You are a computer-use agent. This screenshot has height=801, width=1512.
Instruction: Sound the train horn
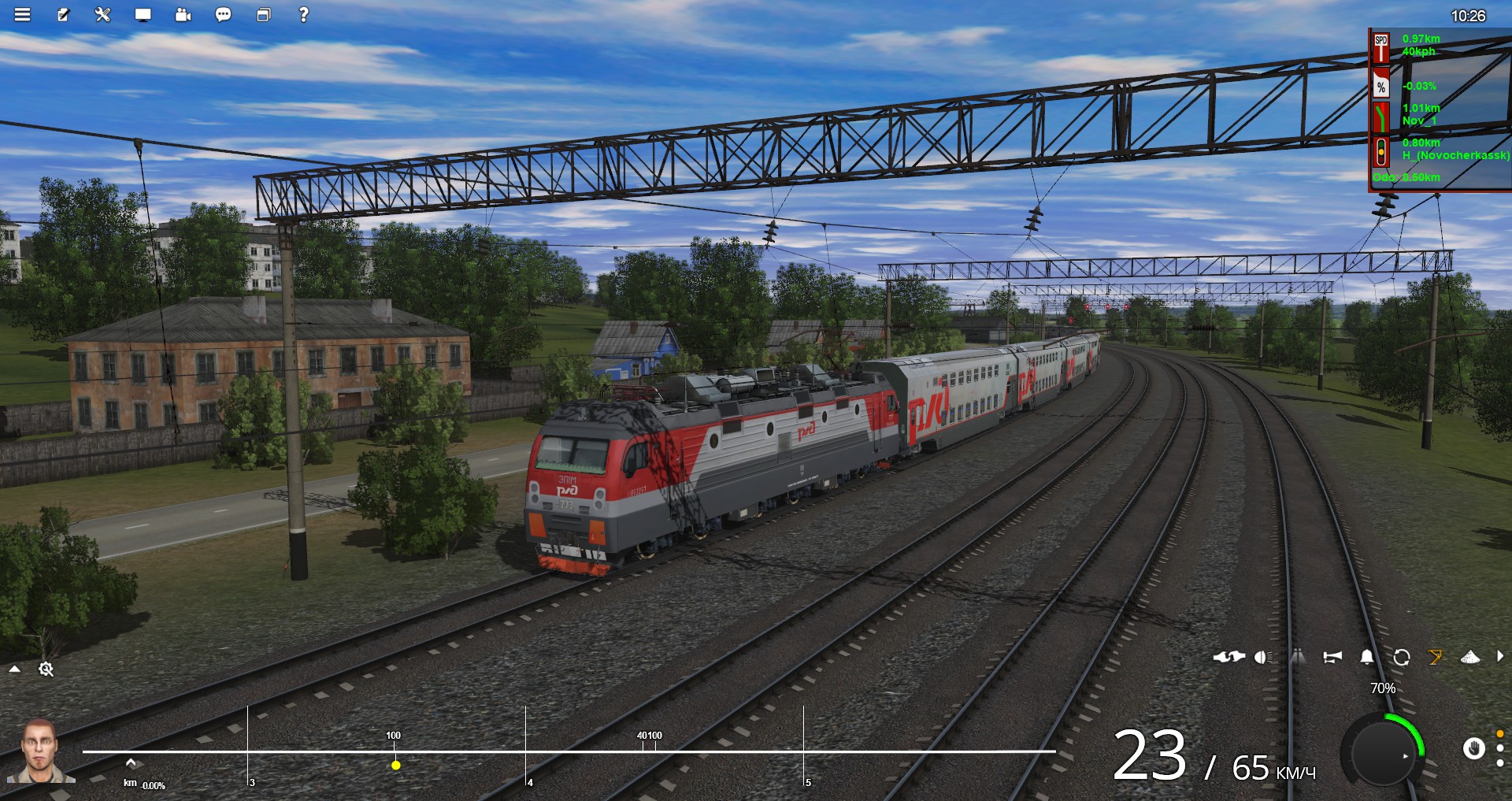[1332, 657]
